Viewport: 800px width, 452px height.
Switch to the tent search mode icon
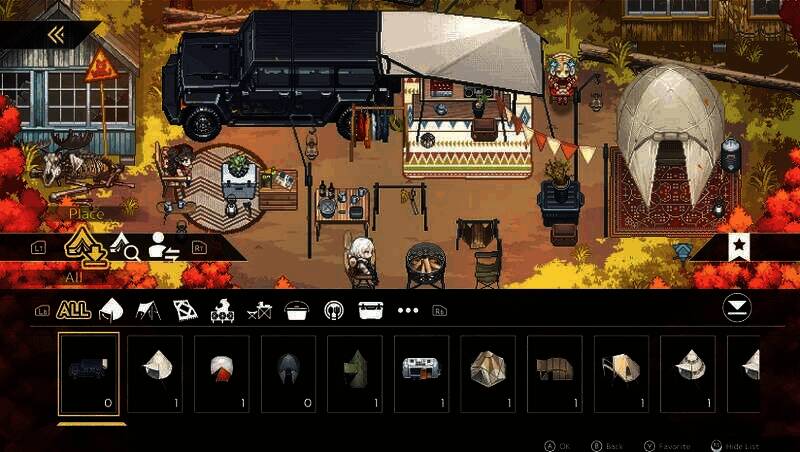tap(123, 246)
